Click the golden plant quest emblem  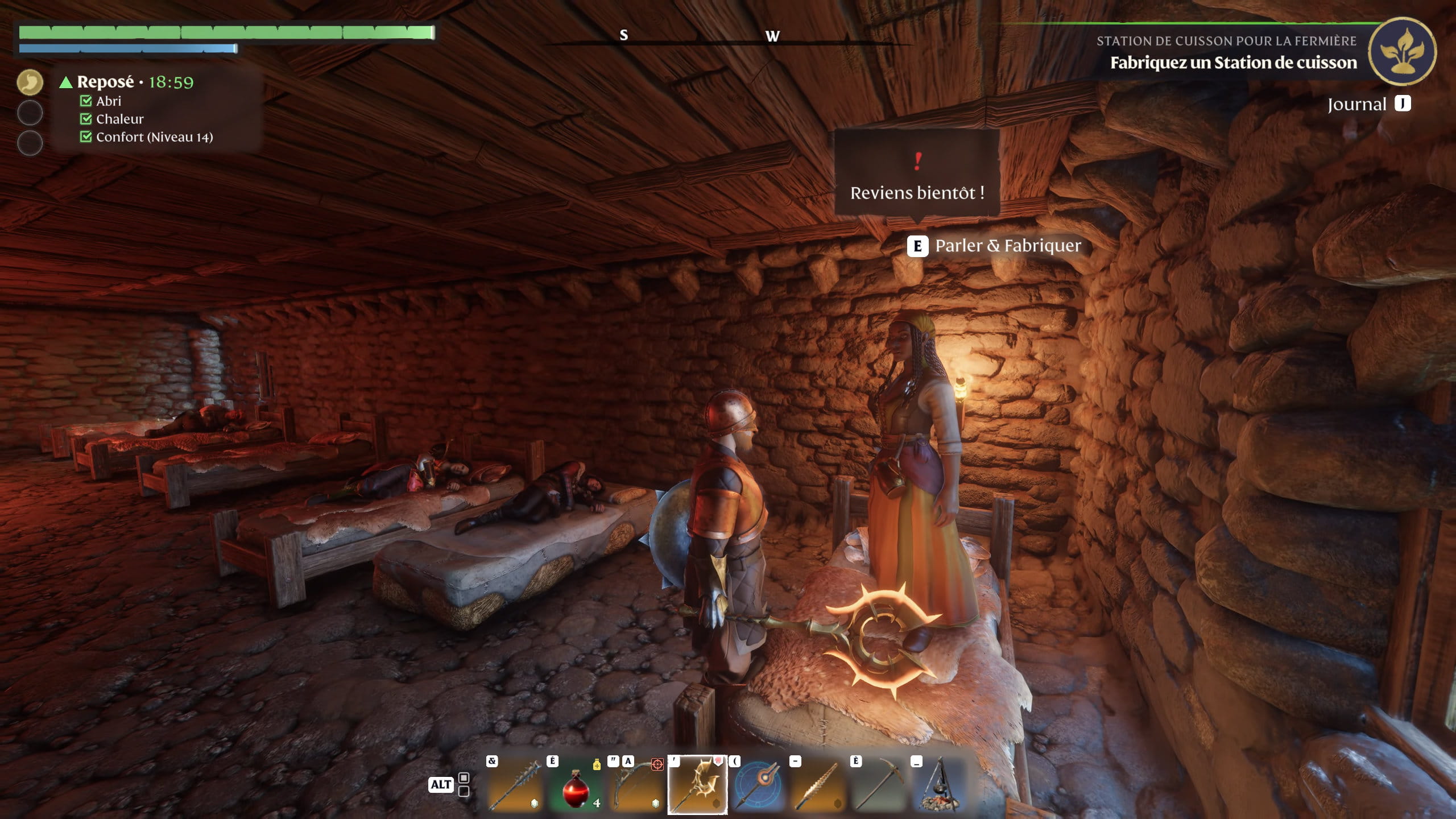[x=1401, y=52]
